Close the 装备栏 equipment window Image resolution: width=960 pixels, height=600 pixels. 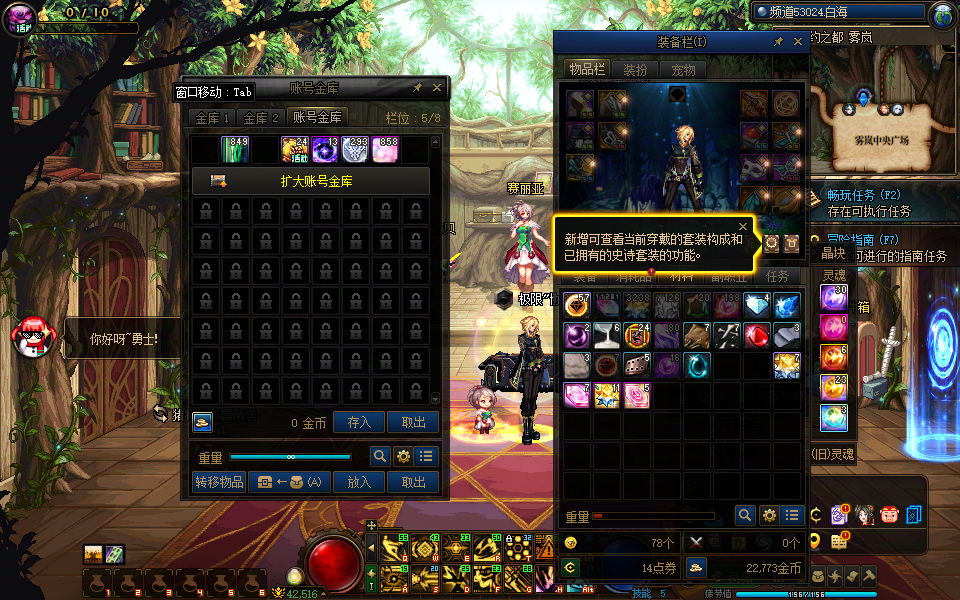(798, 42)
